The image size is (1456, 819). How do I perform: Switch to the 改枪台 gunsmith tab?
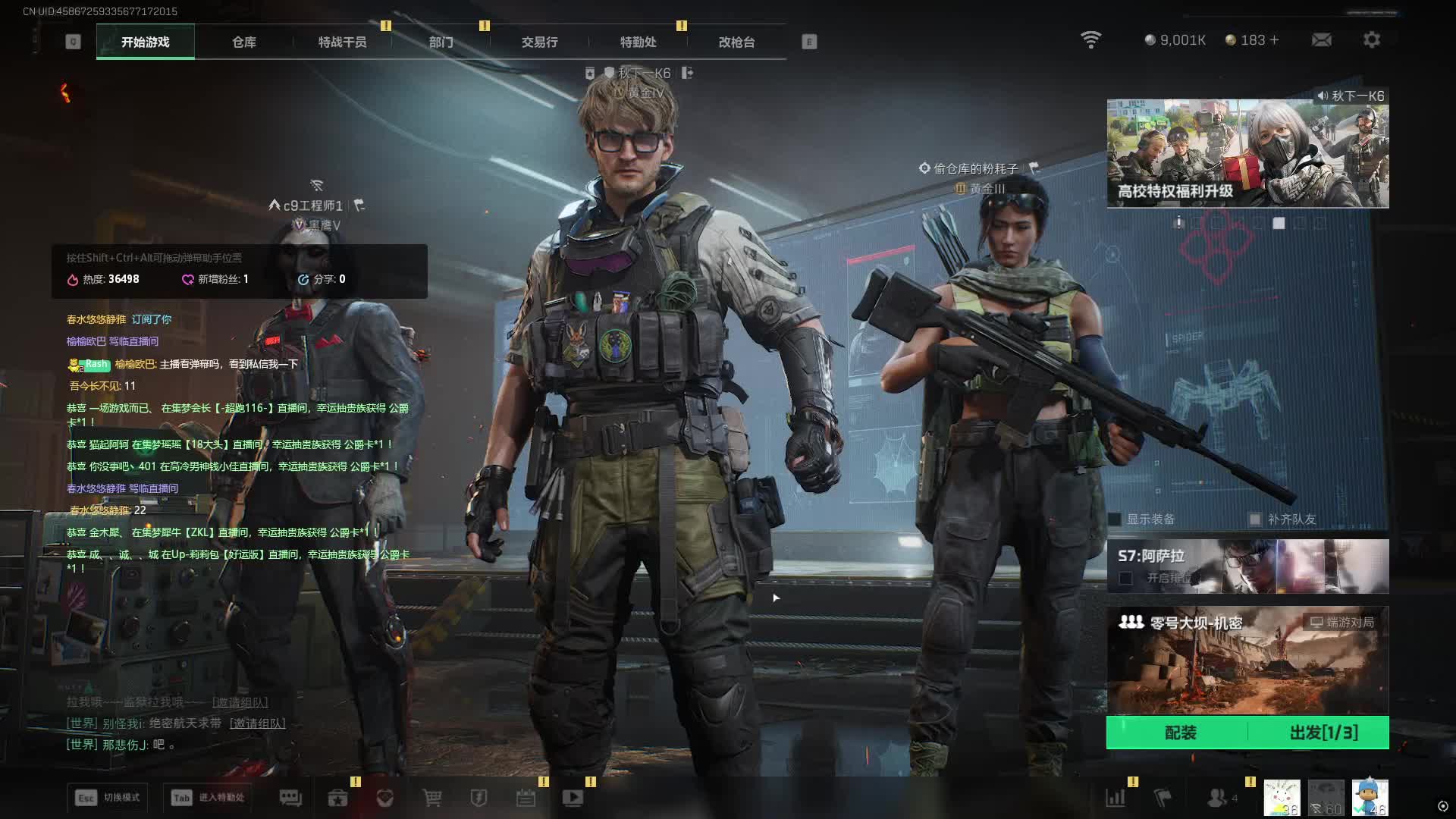click(x=736, y=42)
